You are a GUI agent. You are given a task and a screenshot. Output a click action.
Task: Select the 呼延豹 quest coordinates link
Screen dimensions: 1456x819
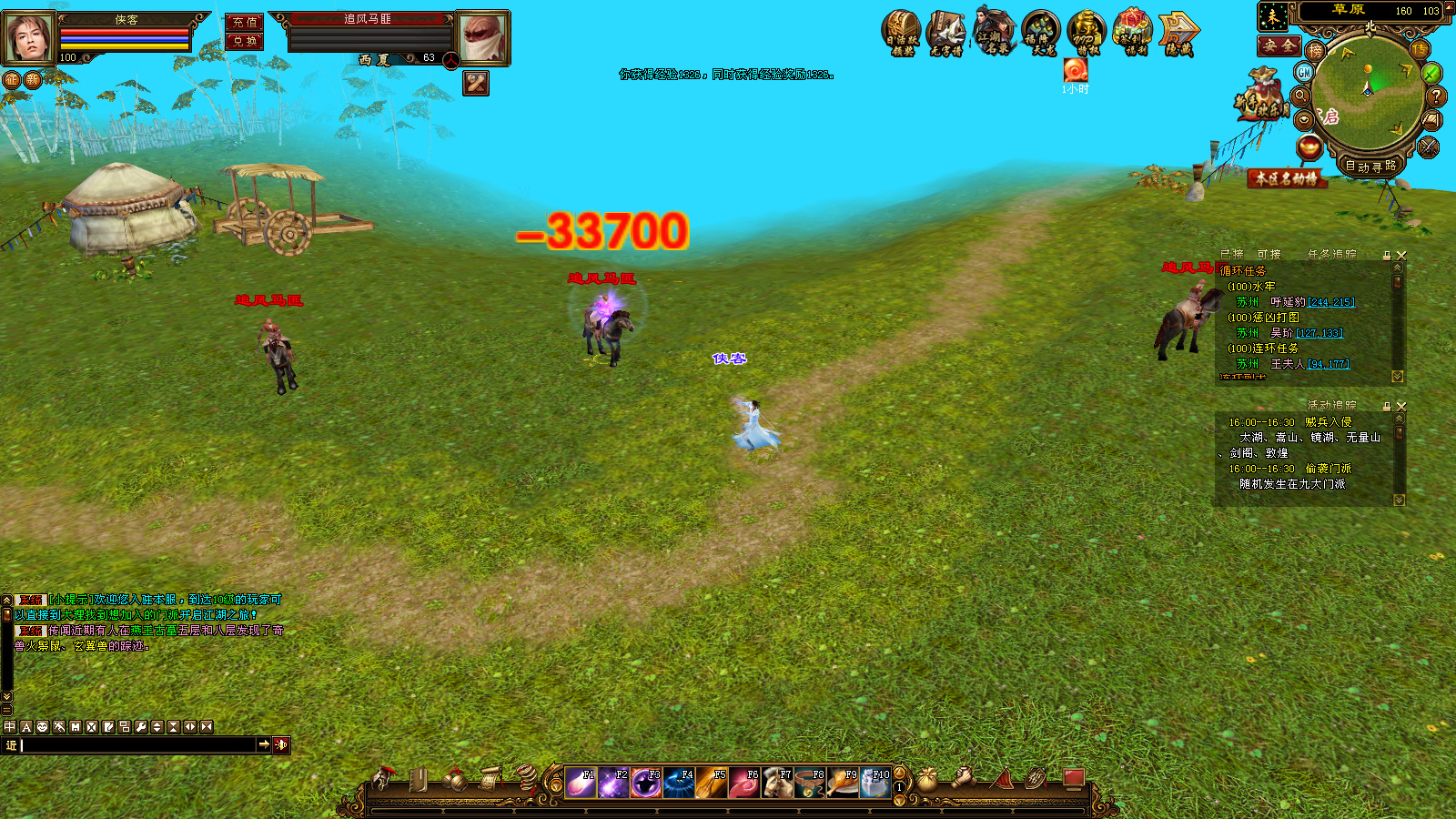point(1331,302)
